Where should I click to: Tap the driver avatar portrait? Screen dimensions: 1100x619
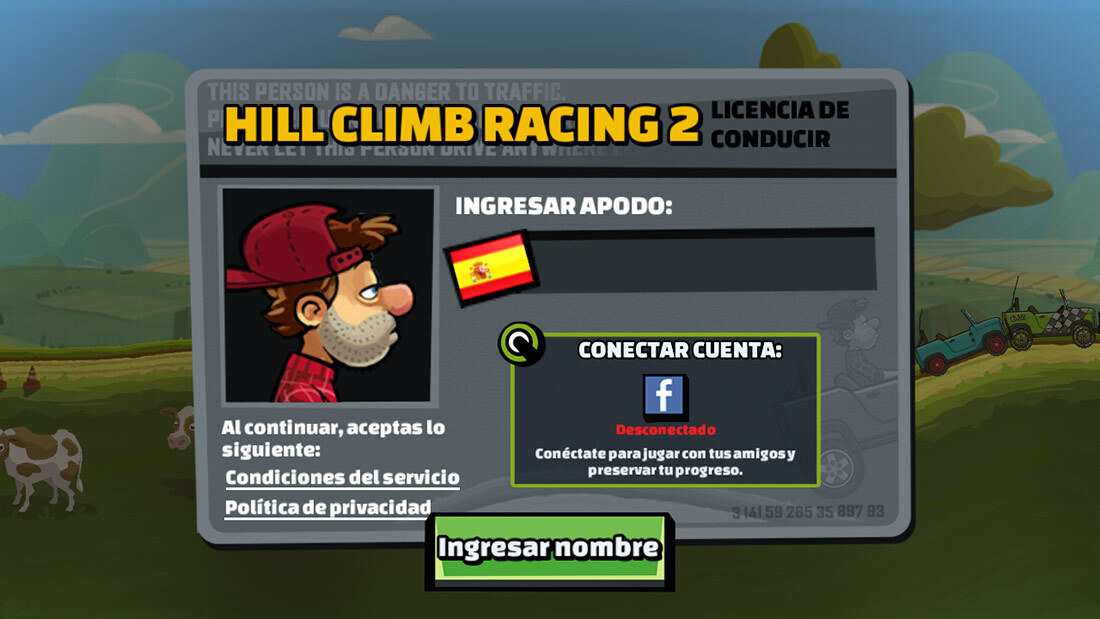329,294
